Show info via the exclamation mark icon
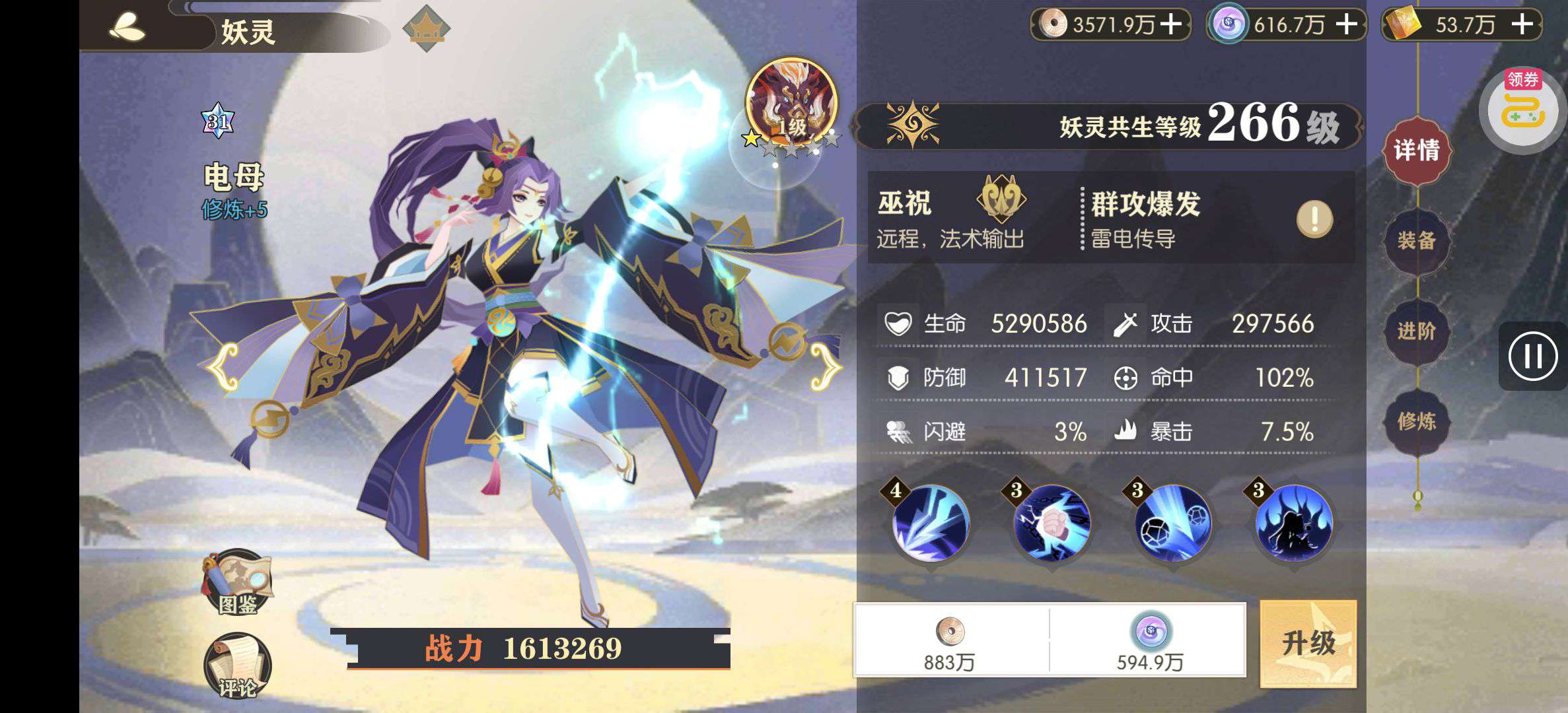1568x713 pixels. tap(1314, 219)
